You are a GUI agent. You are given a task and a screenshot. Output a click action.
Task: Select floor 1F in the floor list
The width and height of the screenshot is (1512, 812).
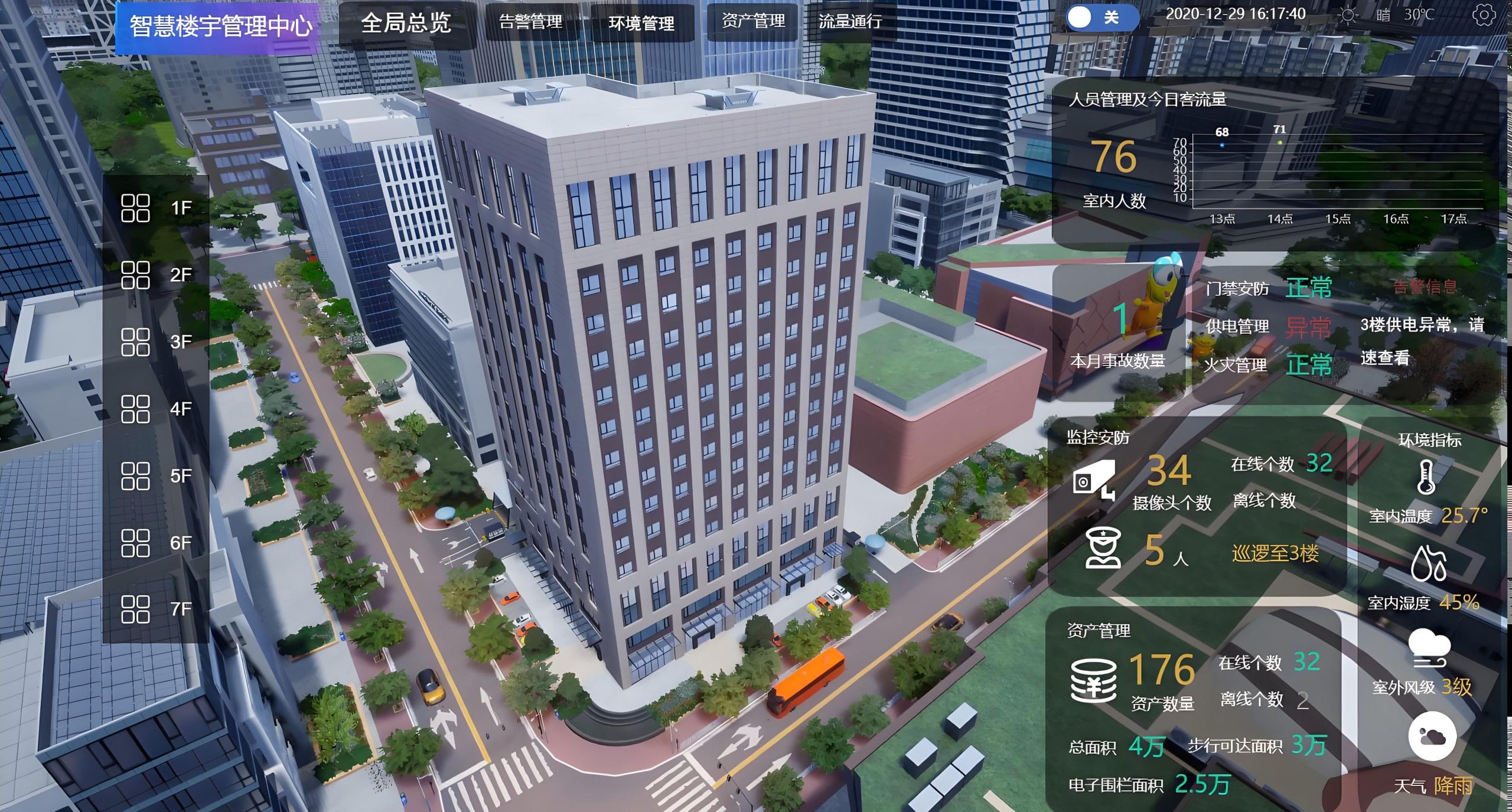[x=156, y=208]
